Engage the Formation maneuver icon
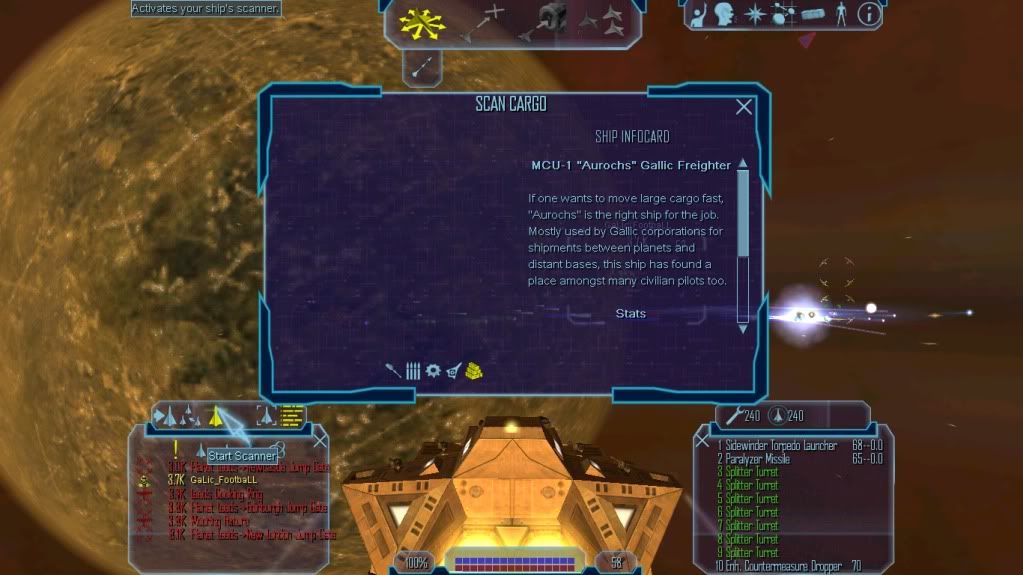1023x575 pixels. click(609, 20)
